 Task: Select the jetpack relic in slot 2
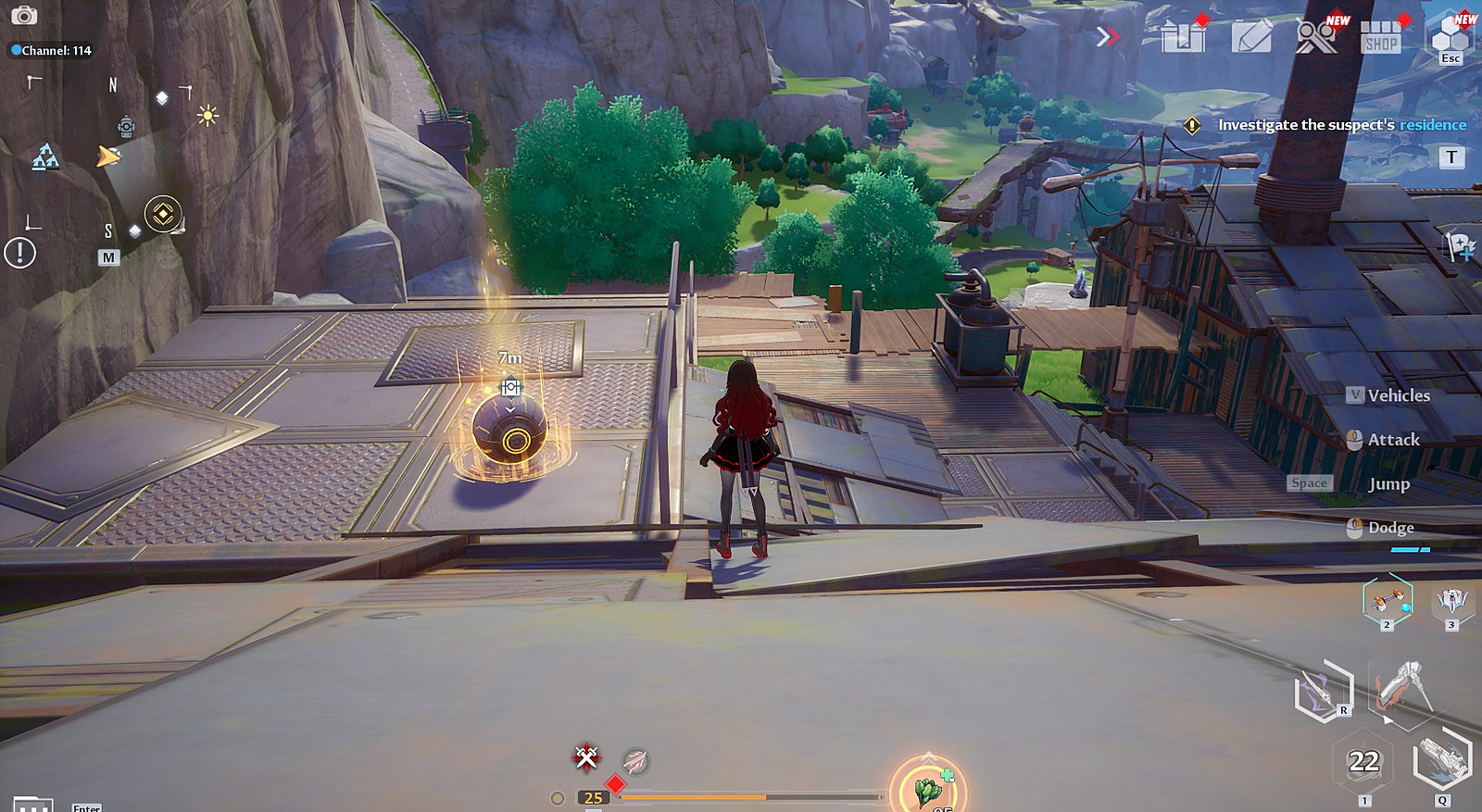(x=1387, y=600)
